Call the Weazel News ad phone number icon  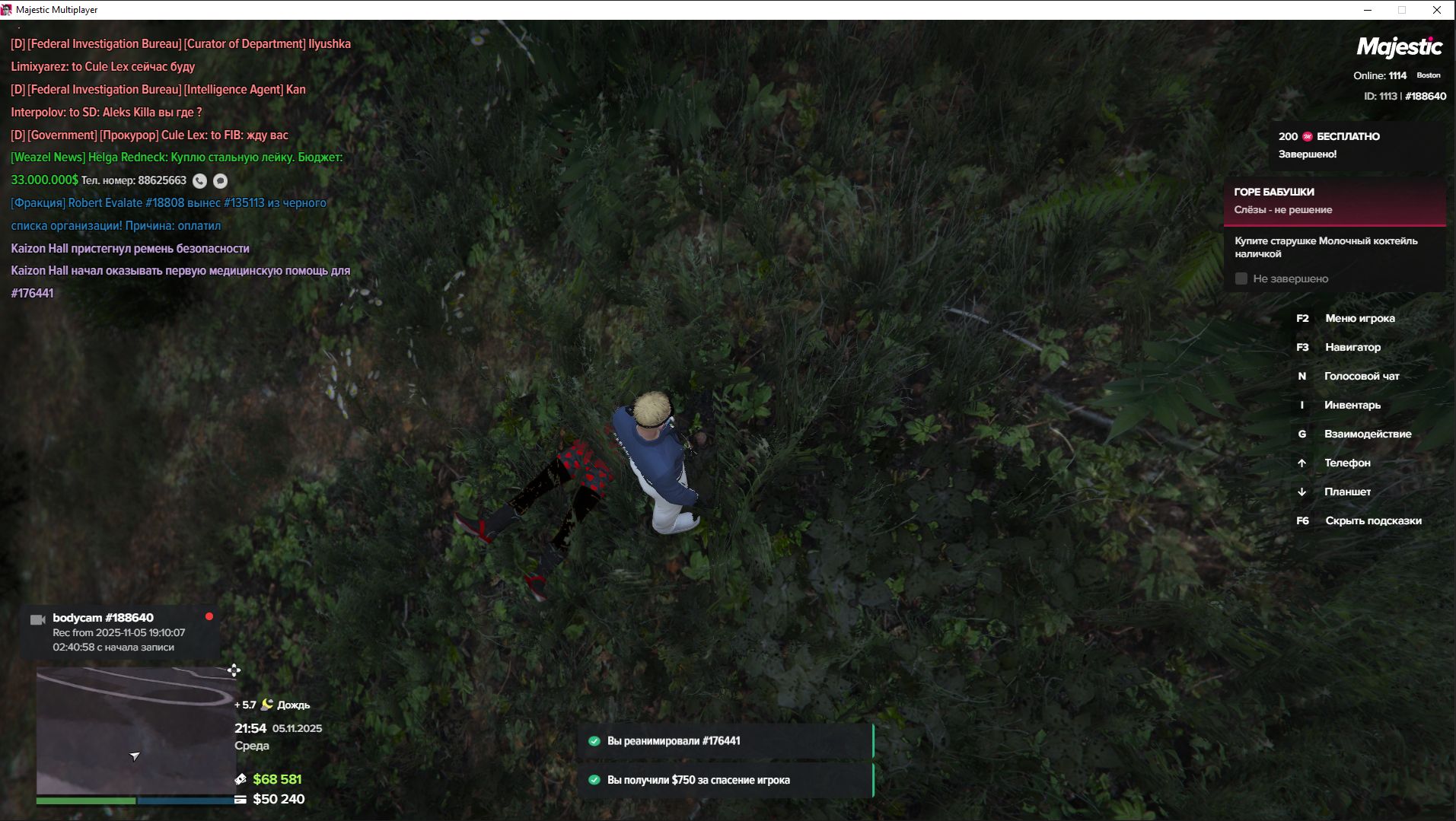coord(199,180)
